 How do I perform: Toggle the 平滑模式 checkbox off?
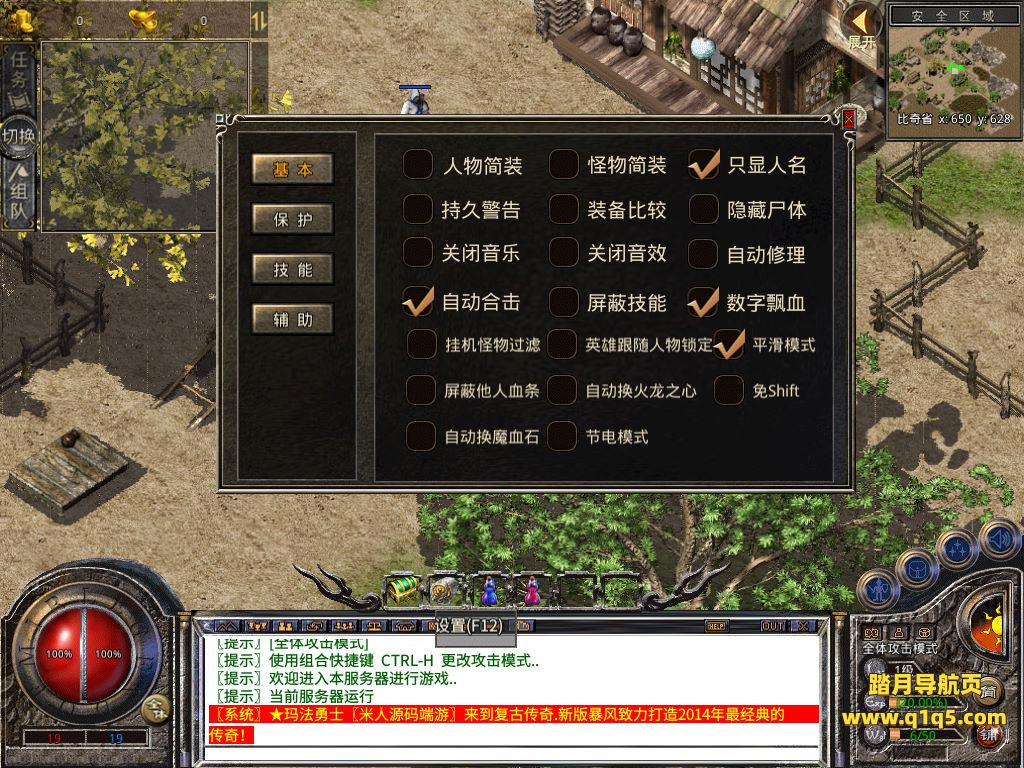729,344
